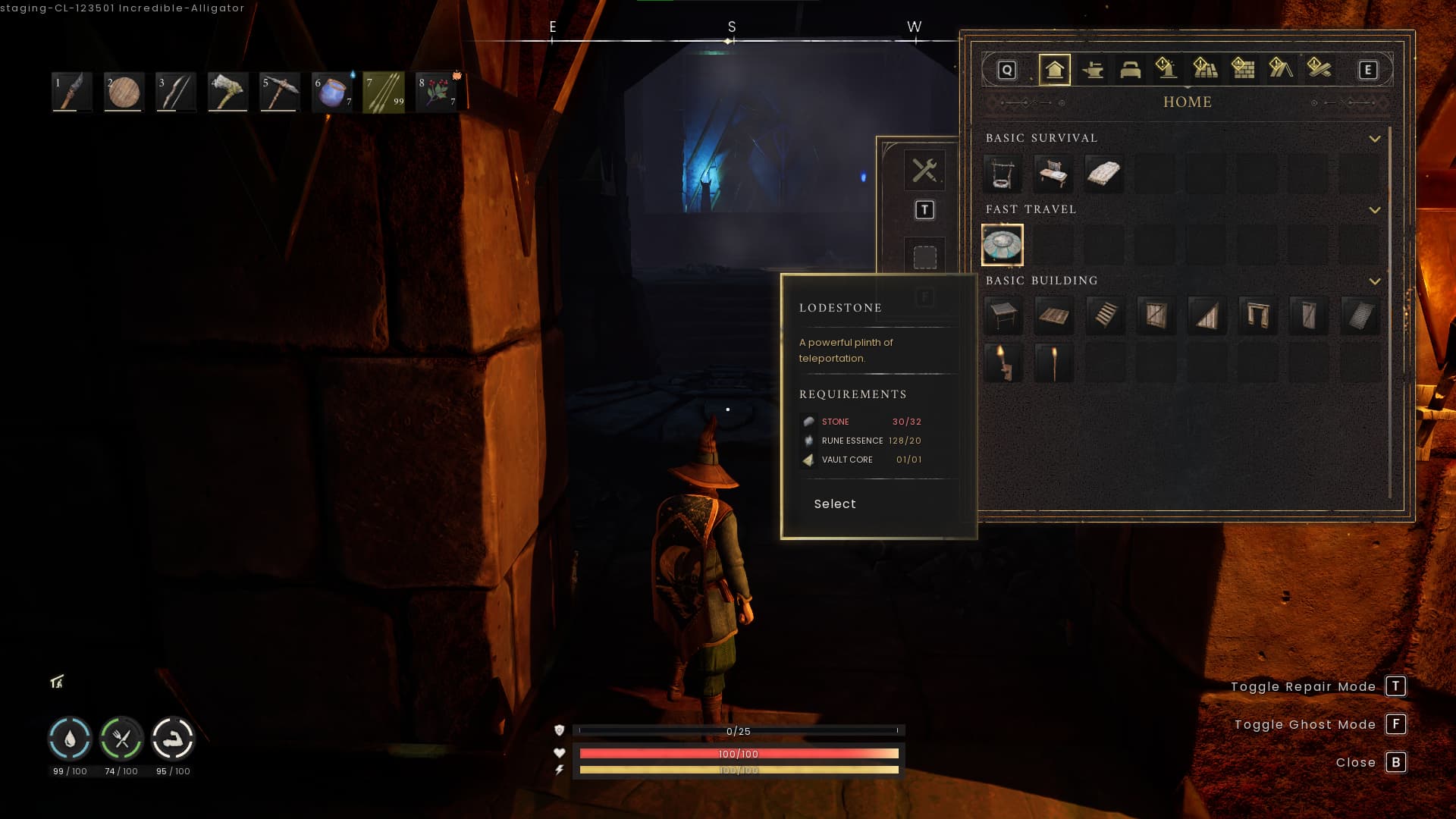Select the Lodestone to build
Image resolution: width=1456 pixels, height=819 pixels.
click(x=835, y=504)
